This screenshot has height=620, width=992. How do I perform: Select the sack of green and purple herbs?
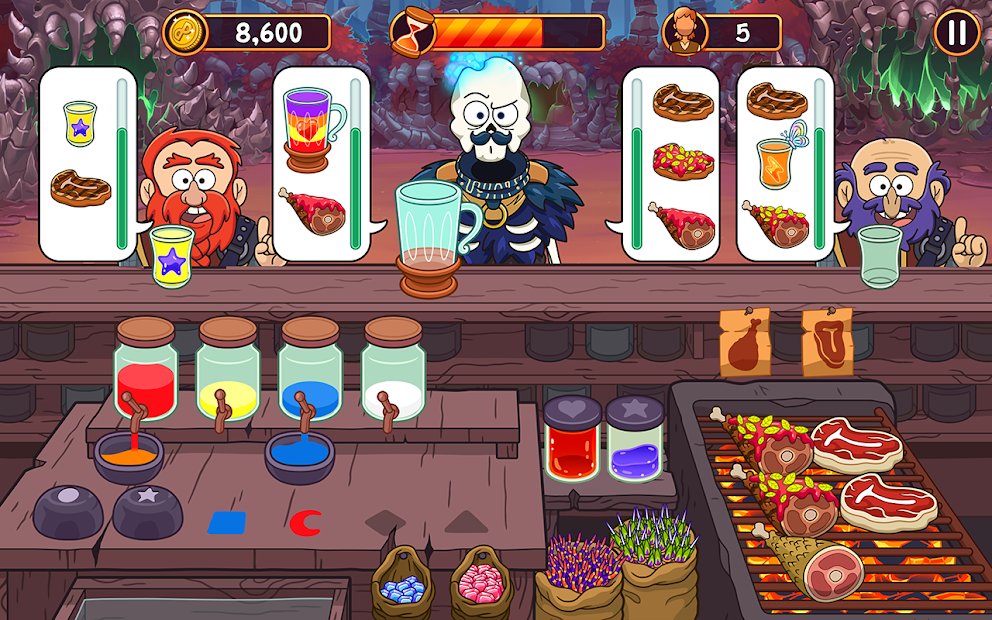click(657, 565)
